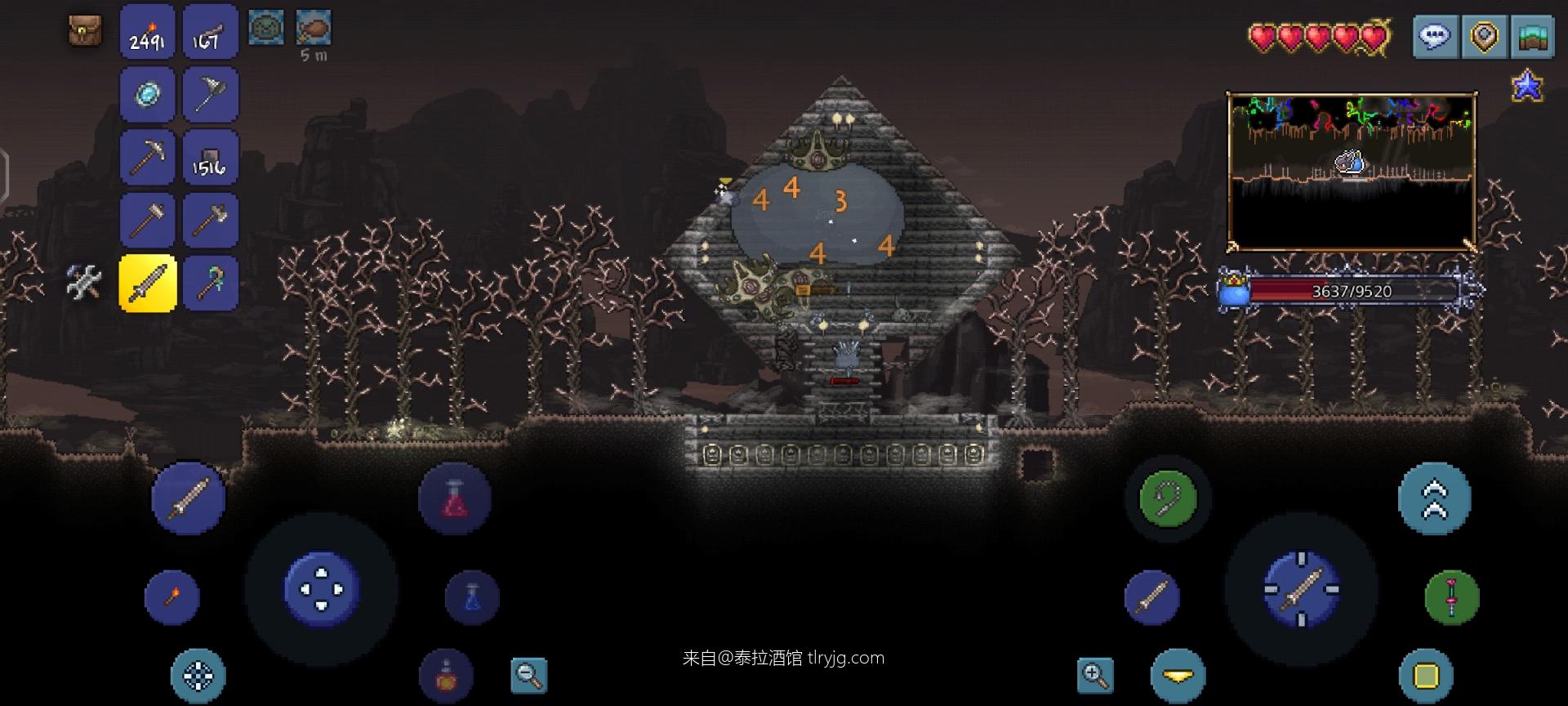The height and width of the screenshot is (706, 1568).
Task: Zoom out with the minus magnifier
Action: (529, 675)
